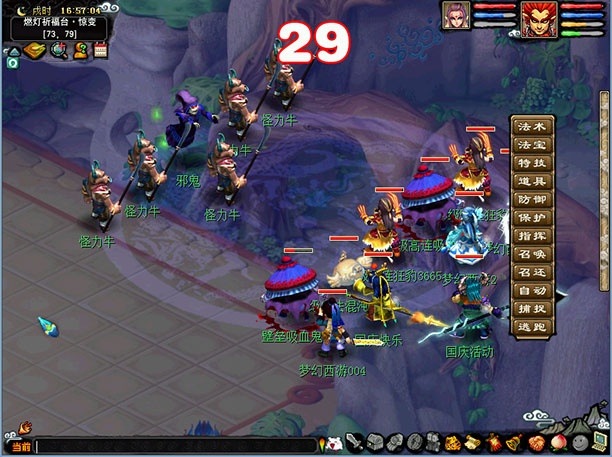
Task: Click the purple-haired pet portrait
Action: [x=456, y=16]
